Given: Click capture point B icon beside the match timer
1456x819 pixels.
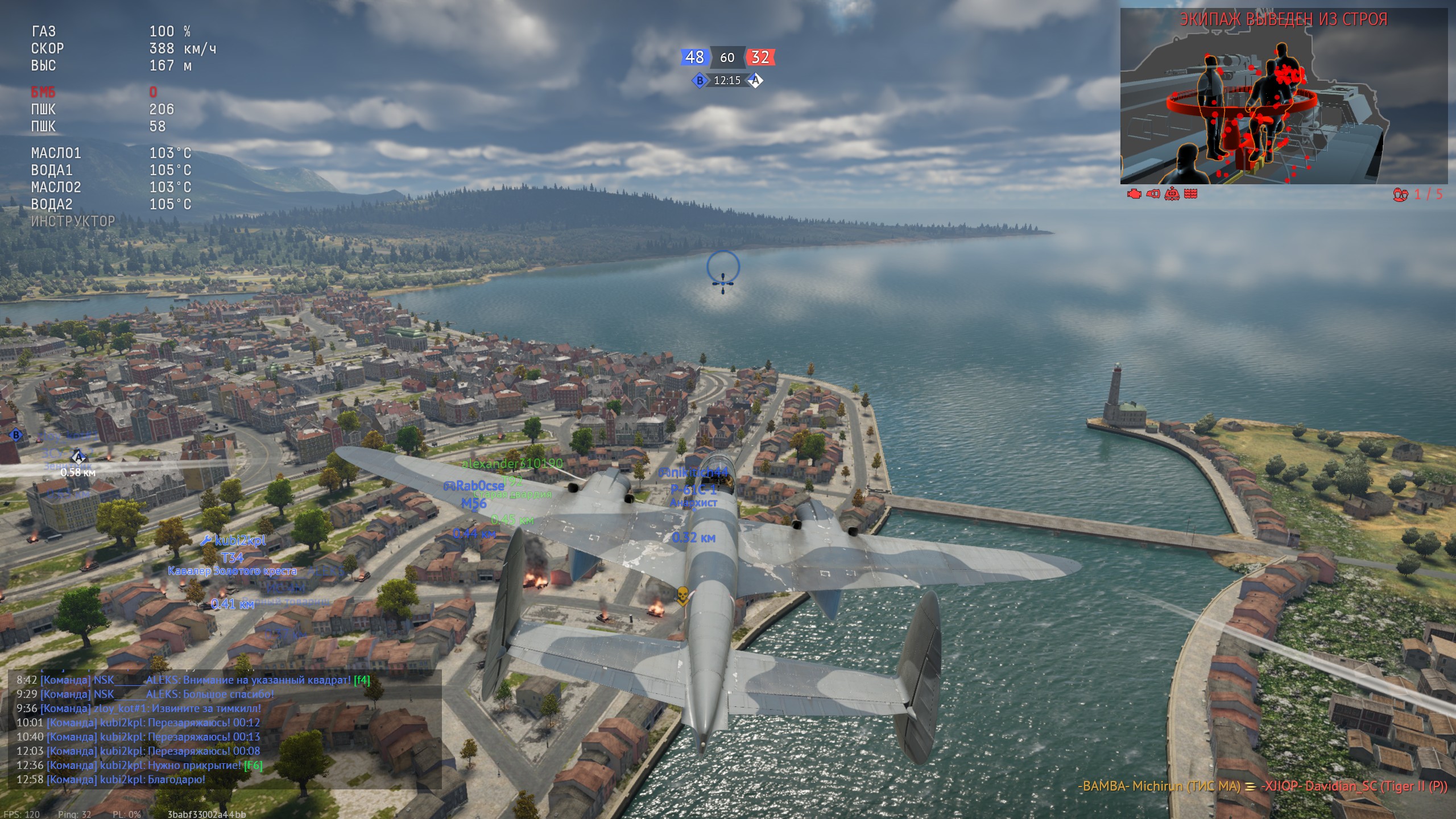Looking at the screenshot, I should [700, 81].
